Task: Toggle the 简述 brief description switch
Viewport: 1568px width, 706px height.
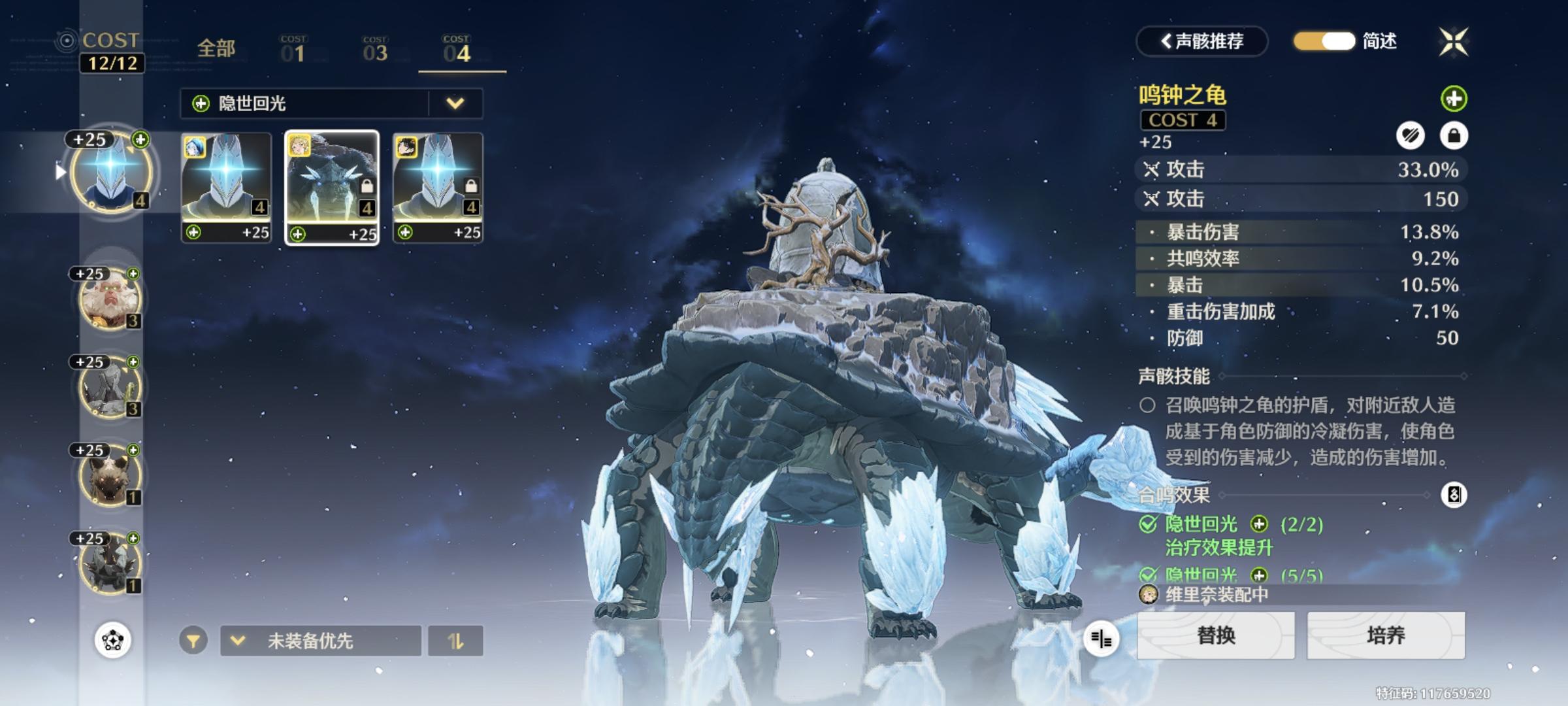Action: (1324, 41)
